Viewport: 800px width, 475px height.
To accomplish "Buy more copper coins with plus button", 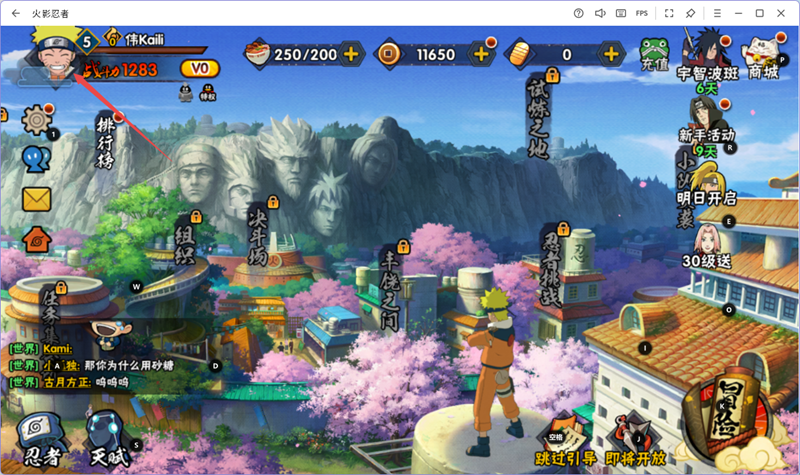I will [481, 53].
